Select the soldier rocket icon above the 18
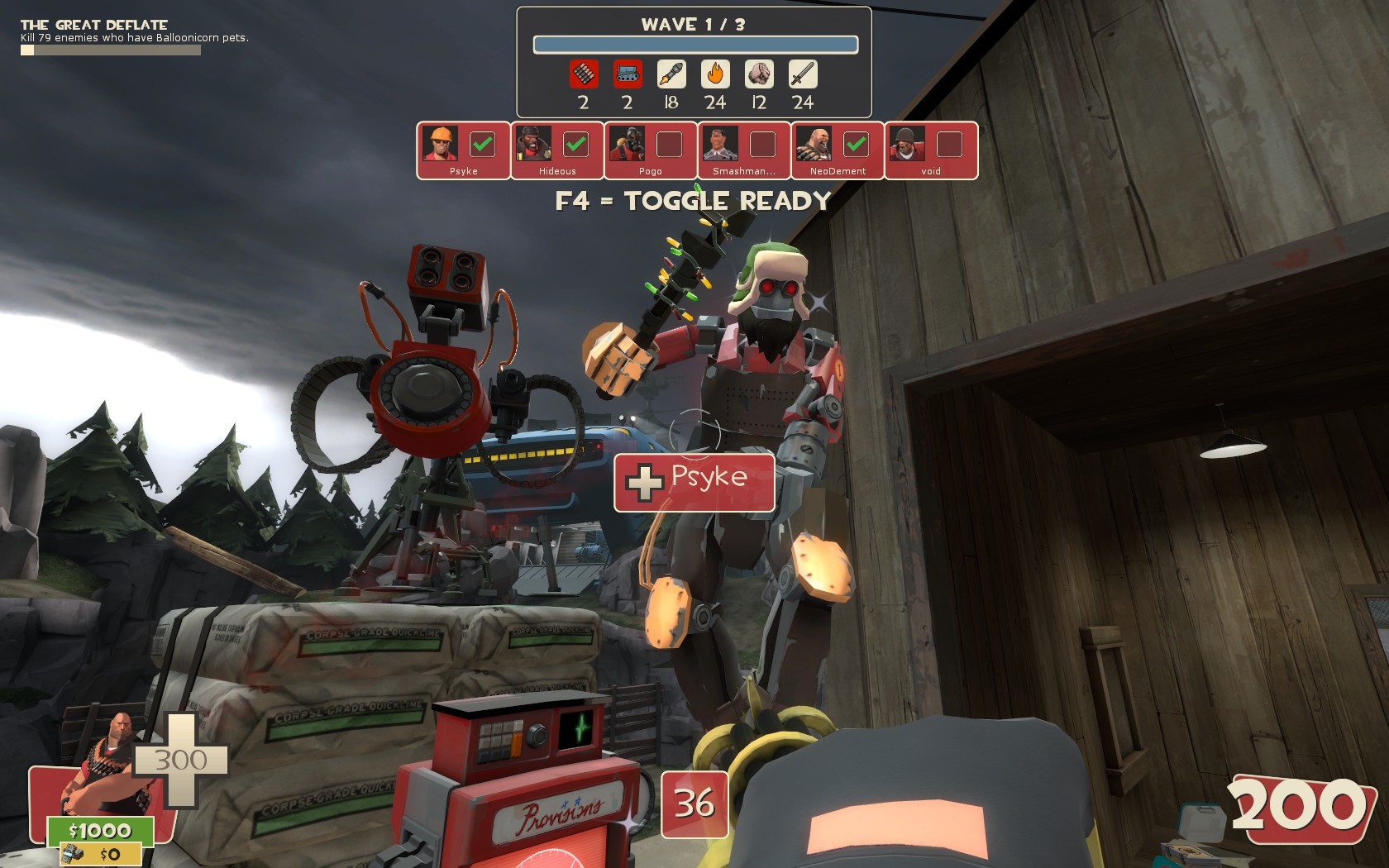Image resolution: width=1389 pixels, height=868 pixels. pyautogui.click(x=671, y=76)
